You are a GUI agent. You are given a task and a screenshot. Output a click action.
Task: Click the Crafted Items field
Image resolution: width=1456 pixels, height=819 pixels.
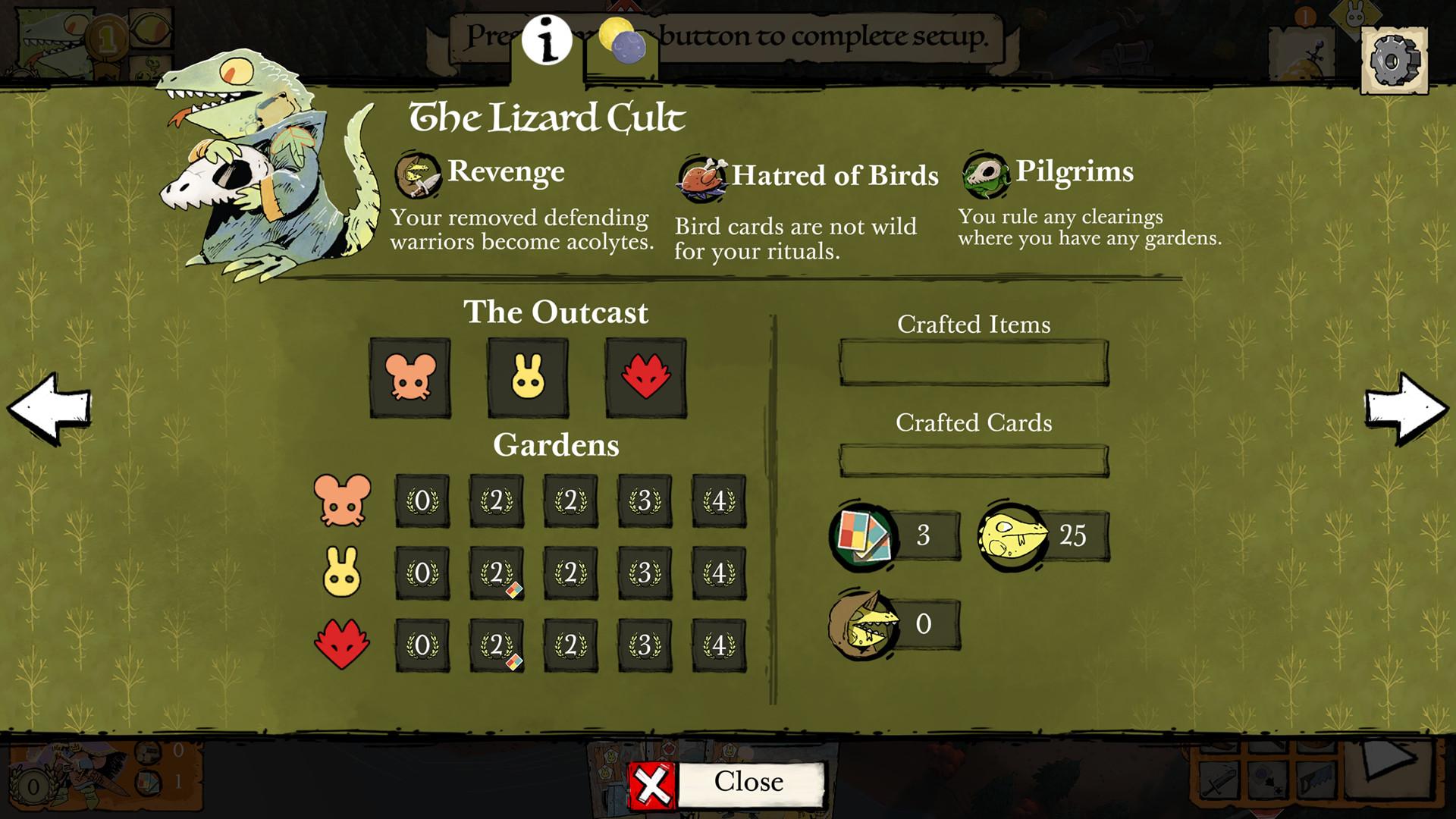974,363
